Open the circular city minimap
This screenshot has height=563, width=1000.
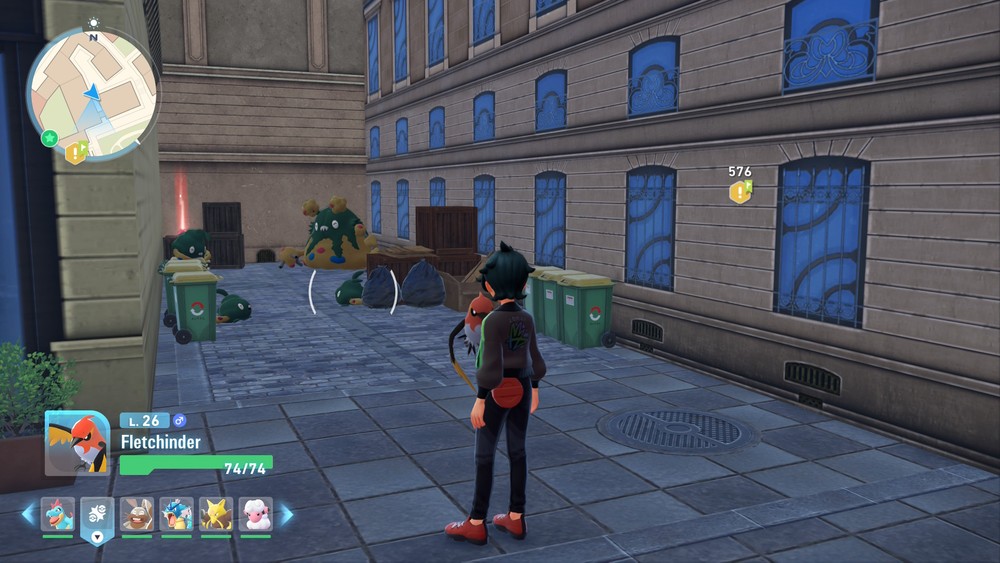93,92
